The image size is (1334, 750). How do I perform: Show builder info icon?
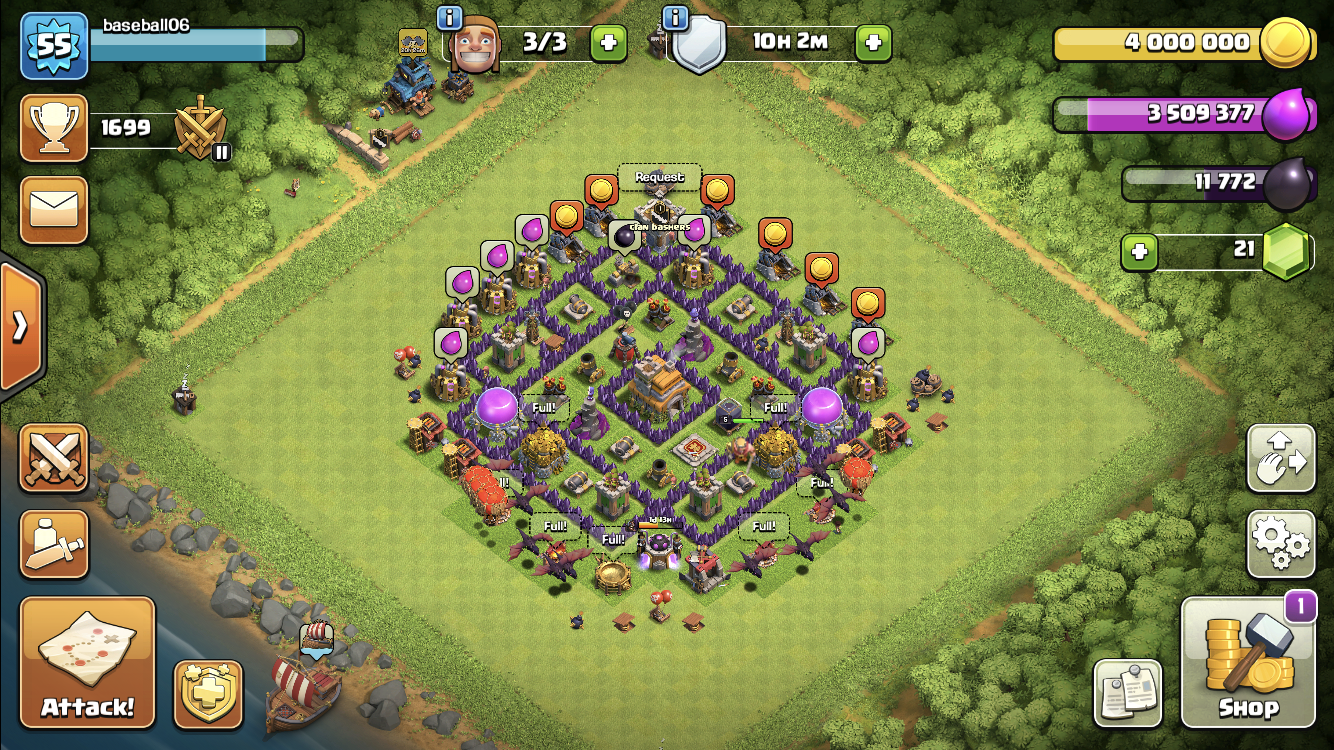point(450,18)
